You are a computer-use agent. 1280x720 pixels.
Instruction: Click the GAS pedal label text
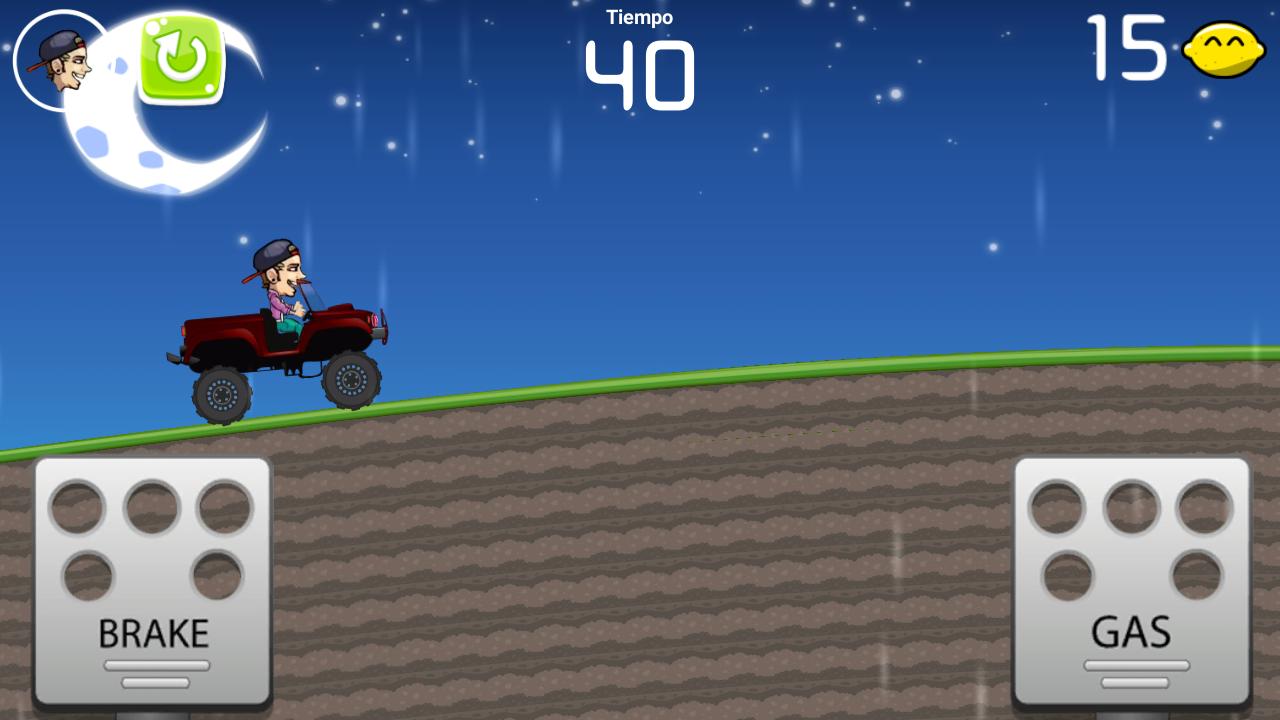coord(1131,632)
